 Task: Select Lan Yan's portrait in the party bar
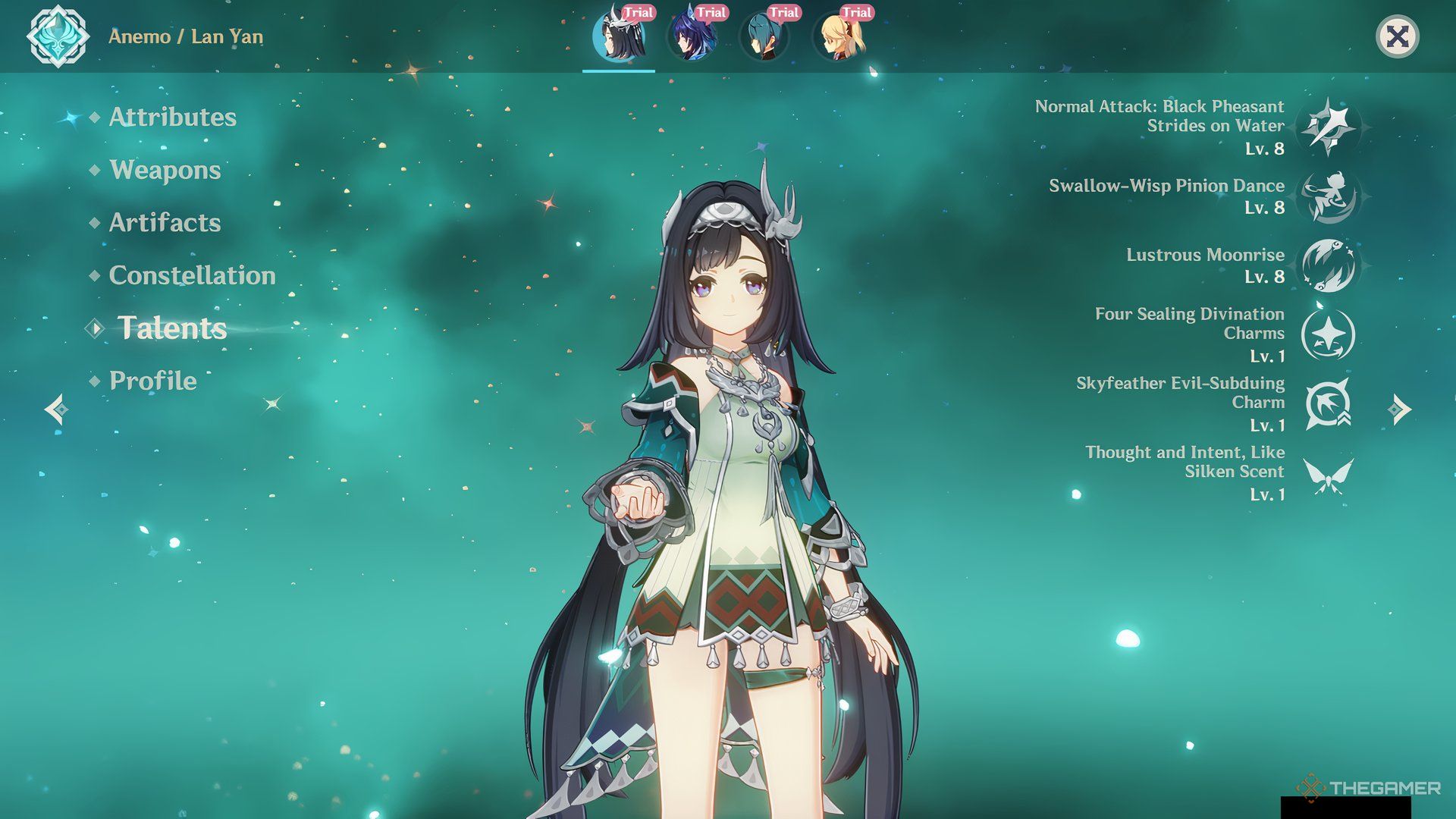tap(619, 36)
